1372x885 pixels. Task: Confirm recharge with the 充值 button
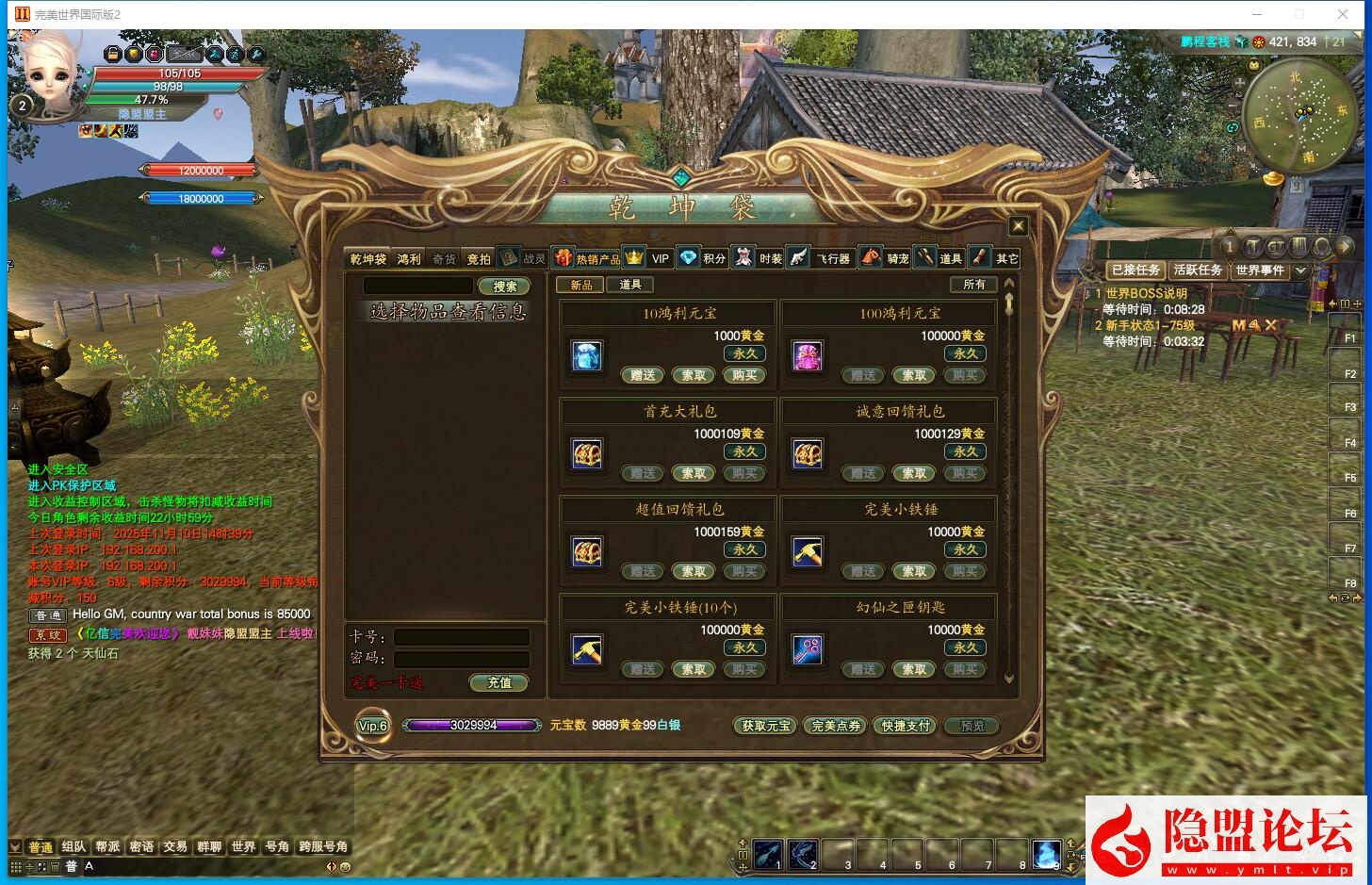click(x=498, y=682)
